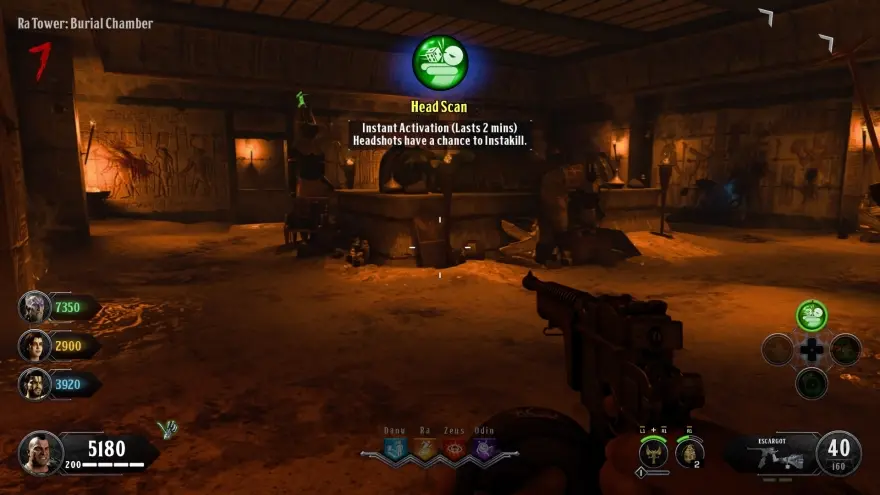The image size is (880, 495).
Task: Choose the Danu perk icon
Action: tap(396, 448)
